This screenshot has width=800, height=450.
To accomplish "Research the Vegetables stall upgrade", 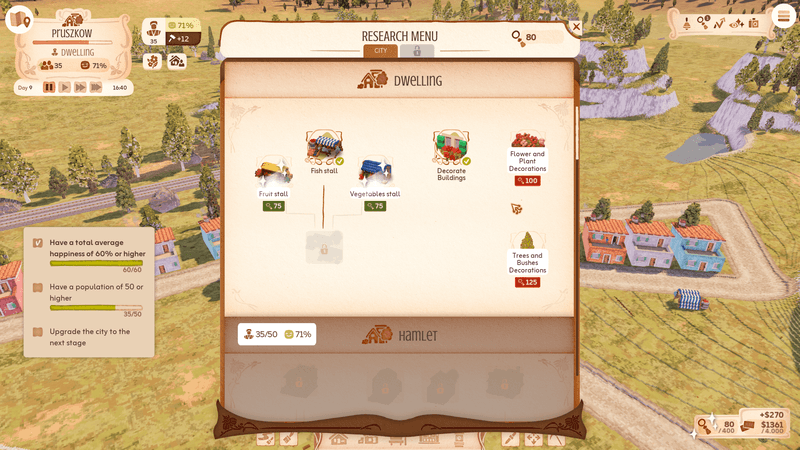I will coord(375,206).
